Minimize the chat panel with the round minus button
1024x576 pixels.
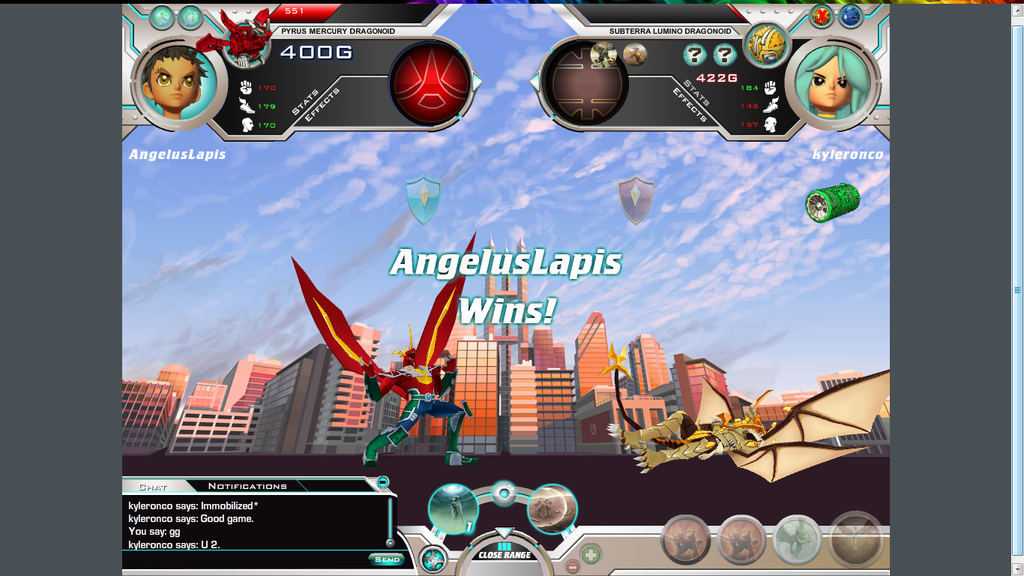pos(382,483)
